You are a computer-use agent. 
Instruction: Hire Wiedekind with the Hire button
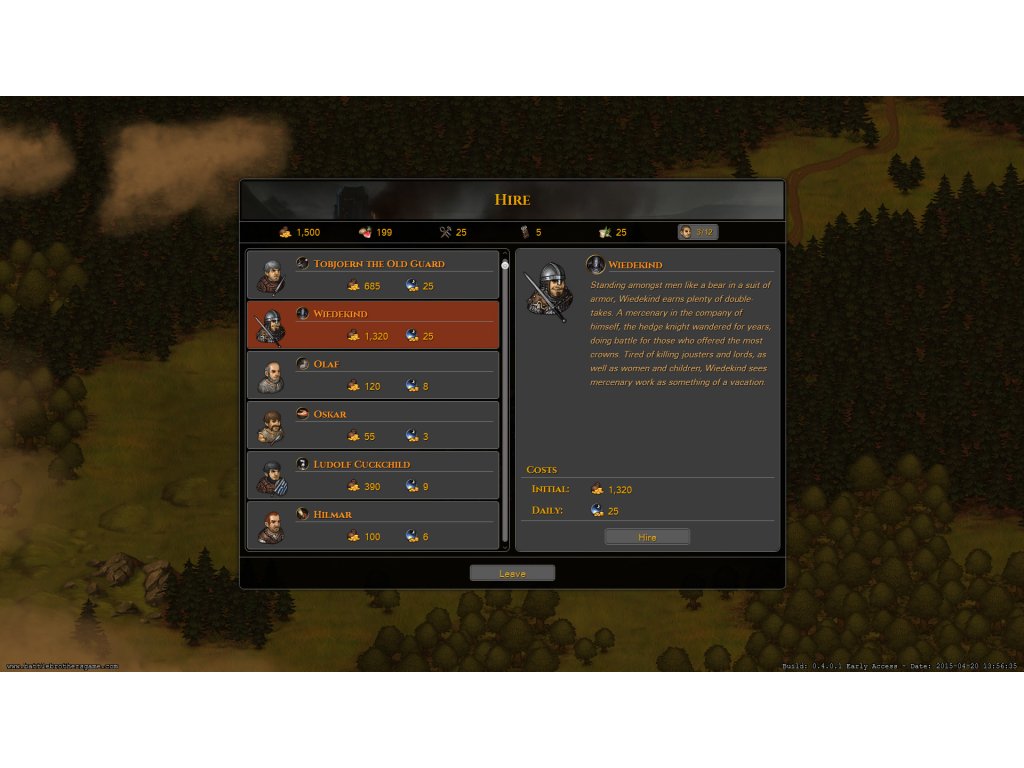pyautogui.click(x=647, y=537)
